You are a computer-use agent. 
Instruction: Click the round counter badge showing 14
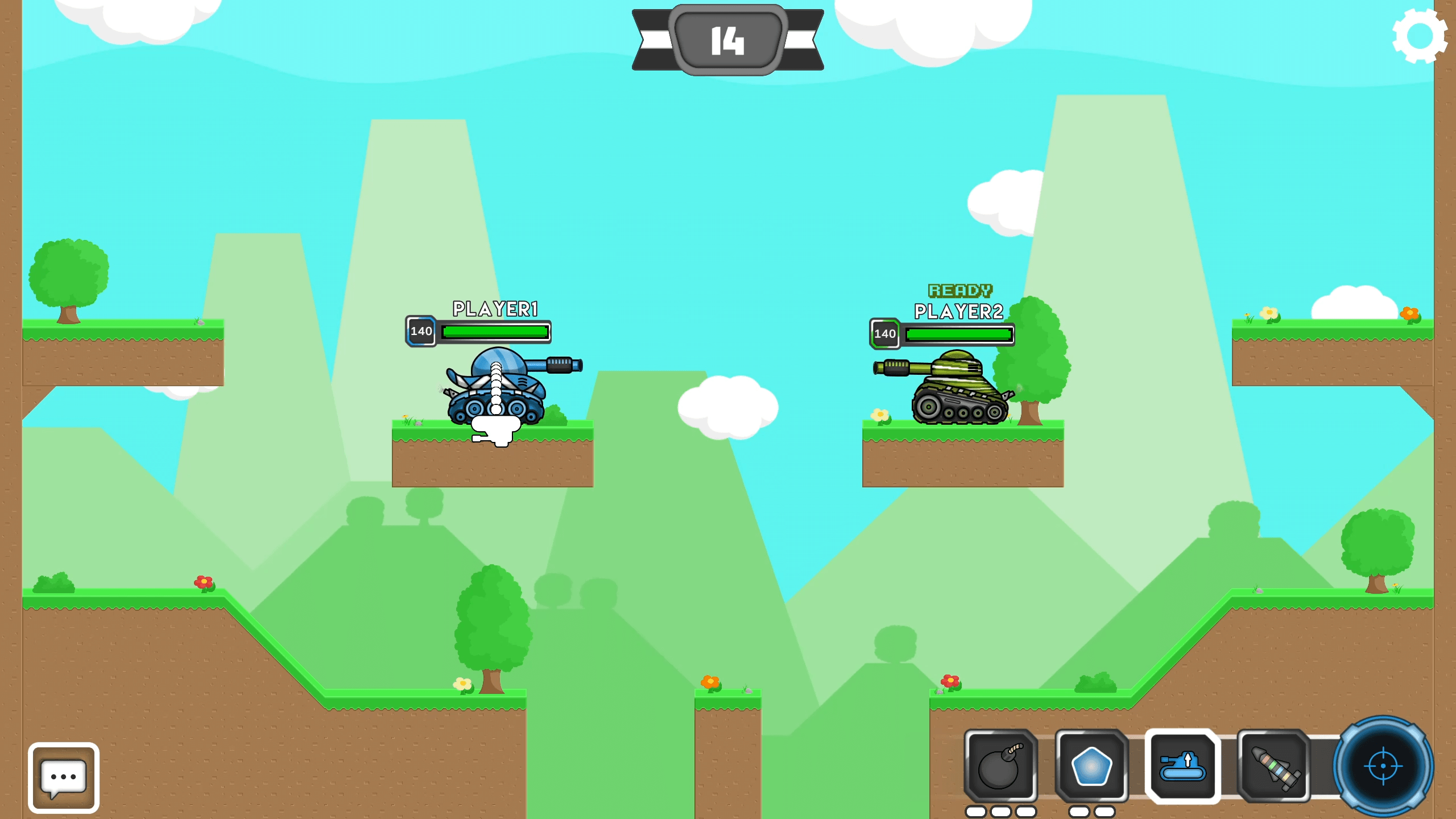point(728,40)
